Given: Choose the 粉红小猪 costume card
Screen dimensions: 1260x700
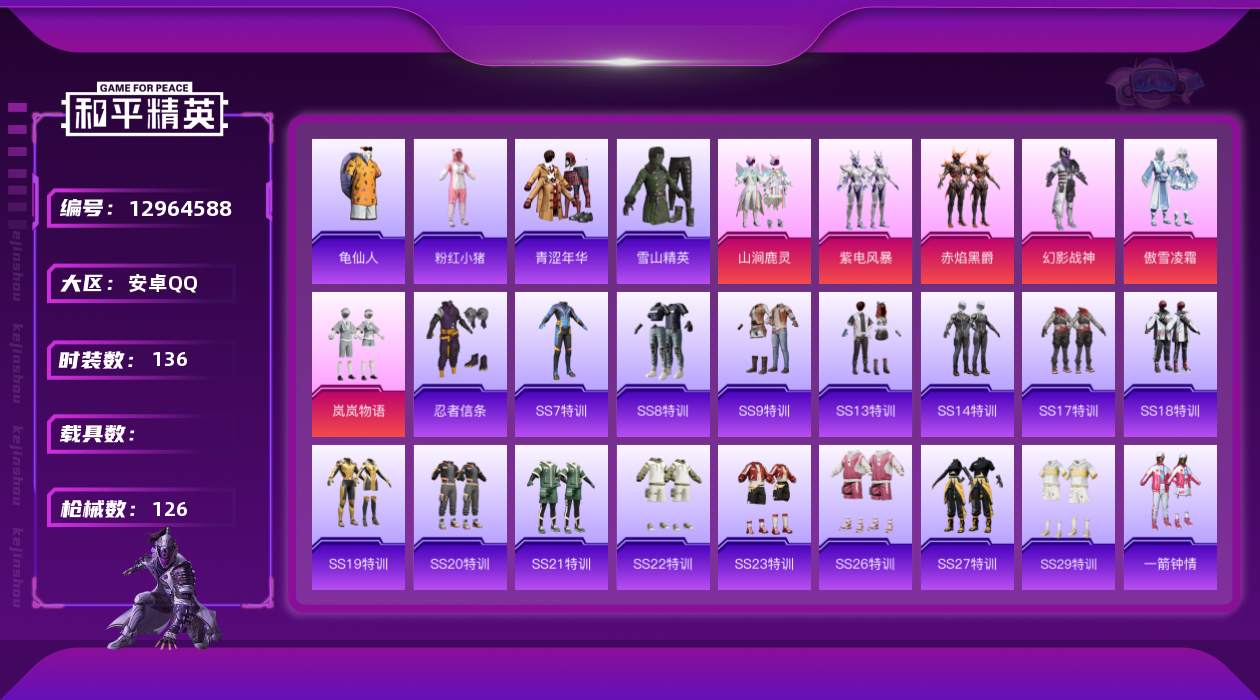Looking at the screenshot, I should (460, 210).
